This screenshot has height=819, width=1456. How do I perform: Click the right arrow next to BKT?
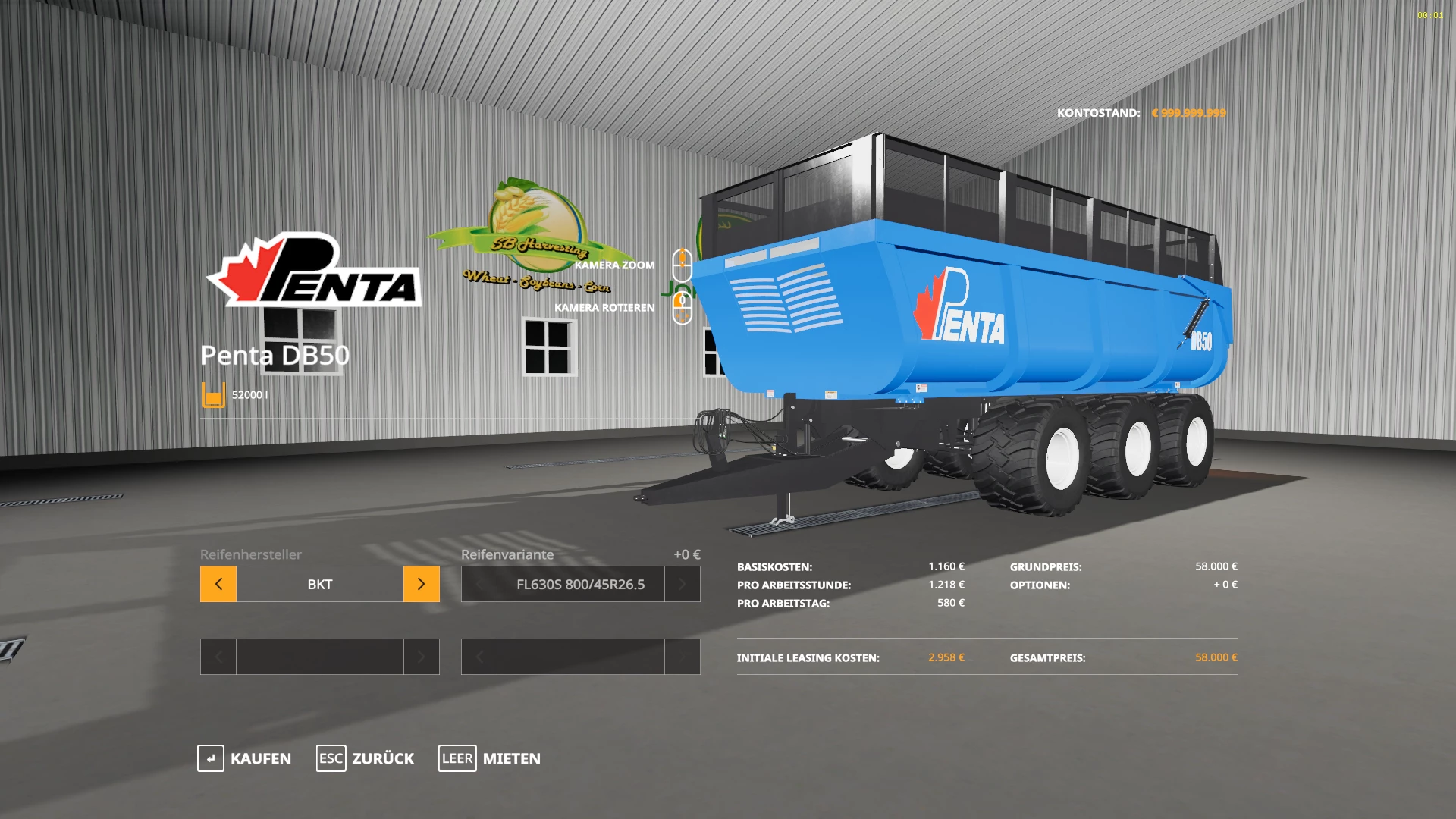[x=422, y=584]
